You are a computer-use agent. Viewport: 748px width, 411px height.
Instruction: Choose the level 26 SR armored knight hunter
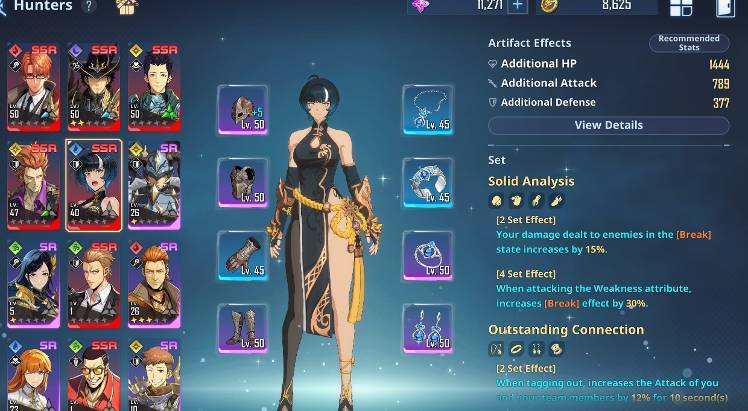click(154, 185)
